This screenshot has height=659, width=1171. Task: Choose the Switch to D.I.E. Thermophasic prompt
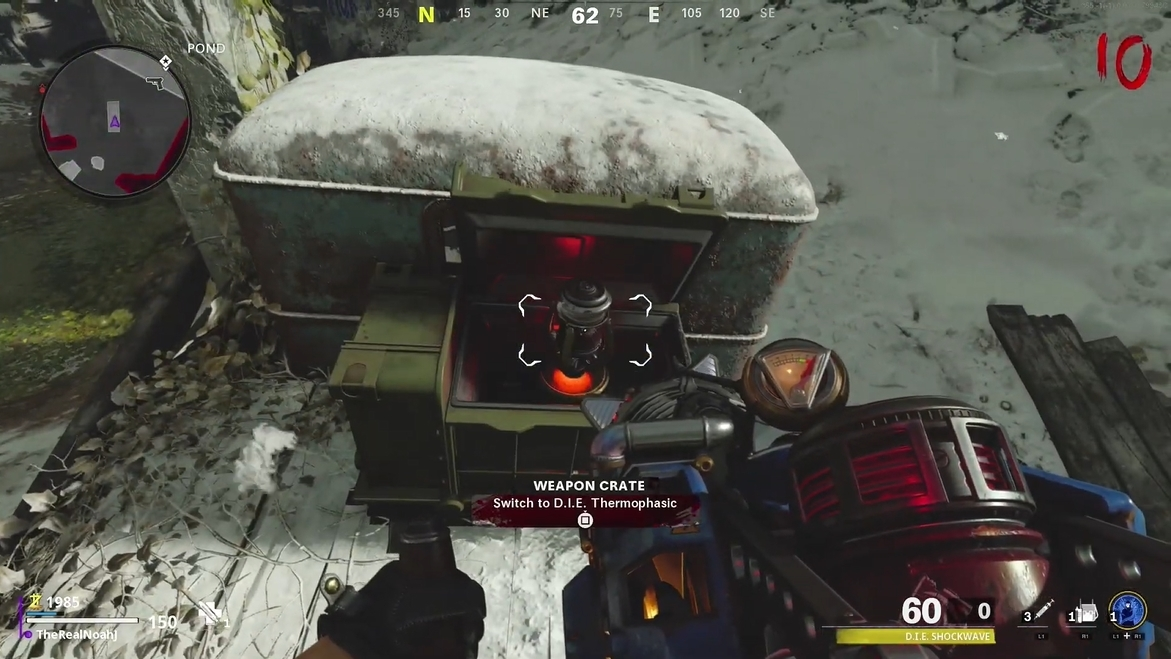[x=585, y=504]
